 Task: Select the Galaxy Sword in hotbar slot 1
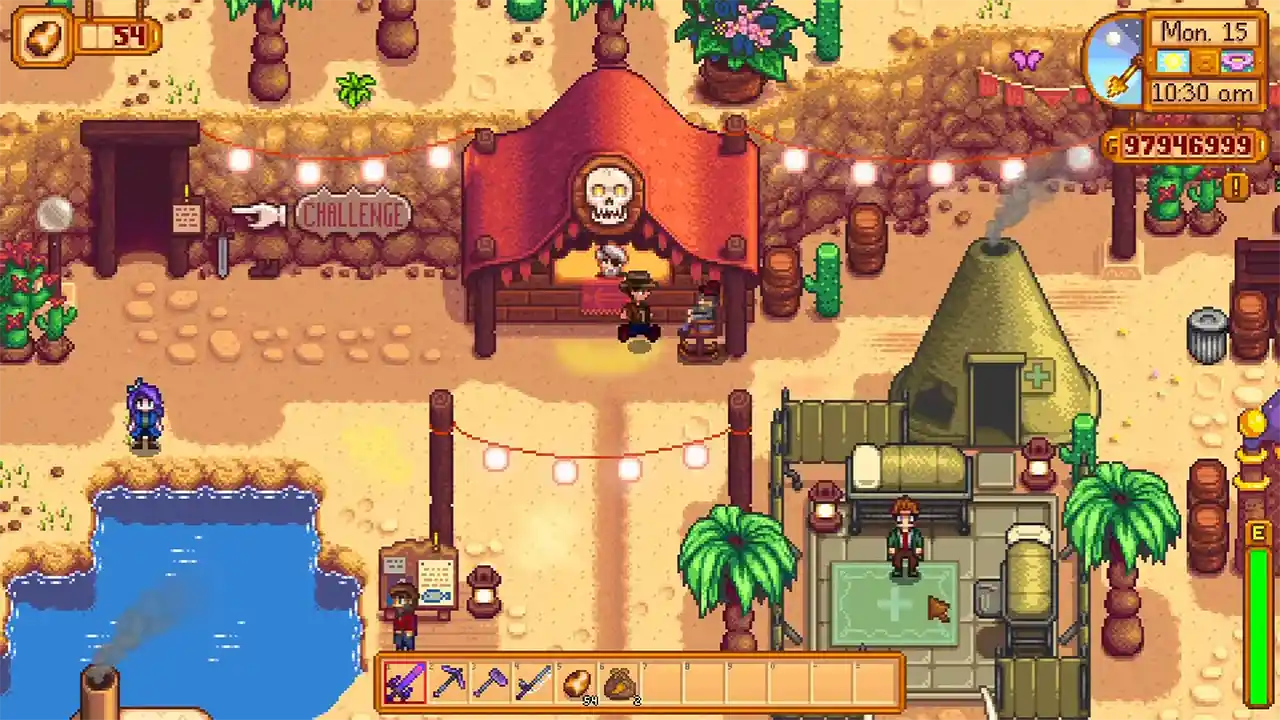click(405, 683)
